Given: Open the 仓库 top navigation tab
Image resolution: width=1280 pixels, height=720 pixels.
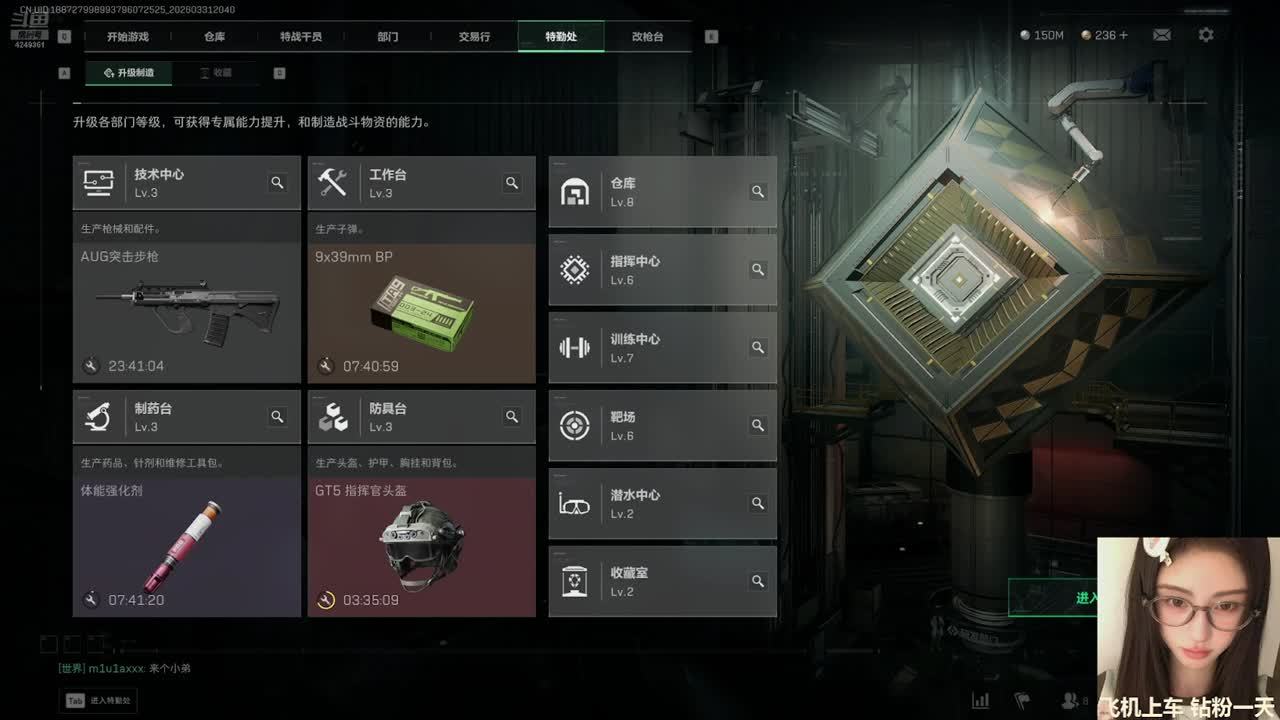Looking at the screenshot, I should click(214, 37).
